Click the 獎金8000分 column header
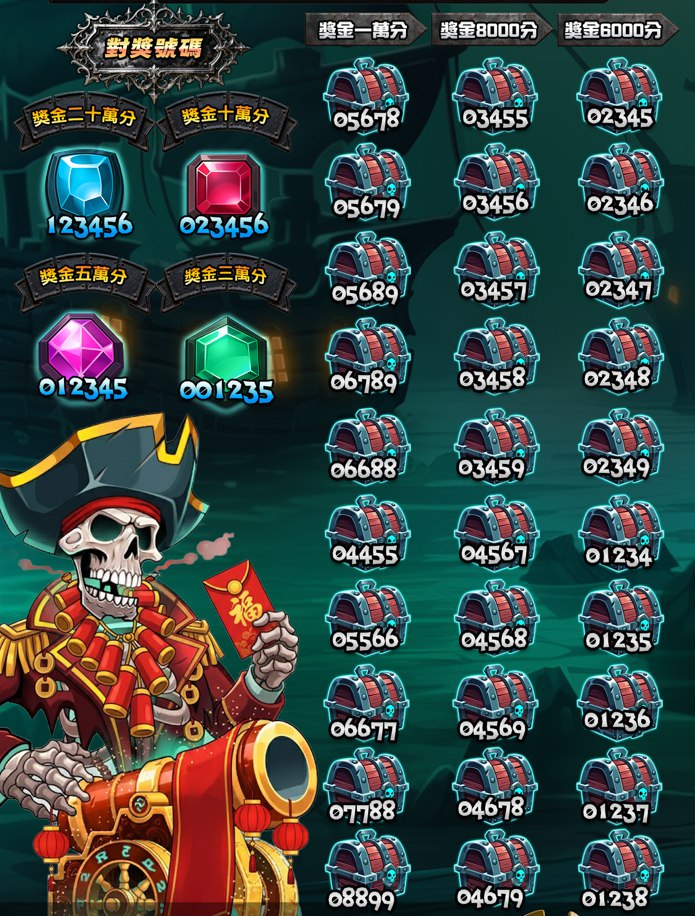 488,30
